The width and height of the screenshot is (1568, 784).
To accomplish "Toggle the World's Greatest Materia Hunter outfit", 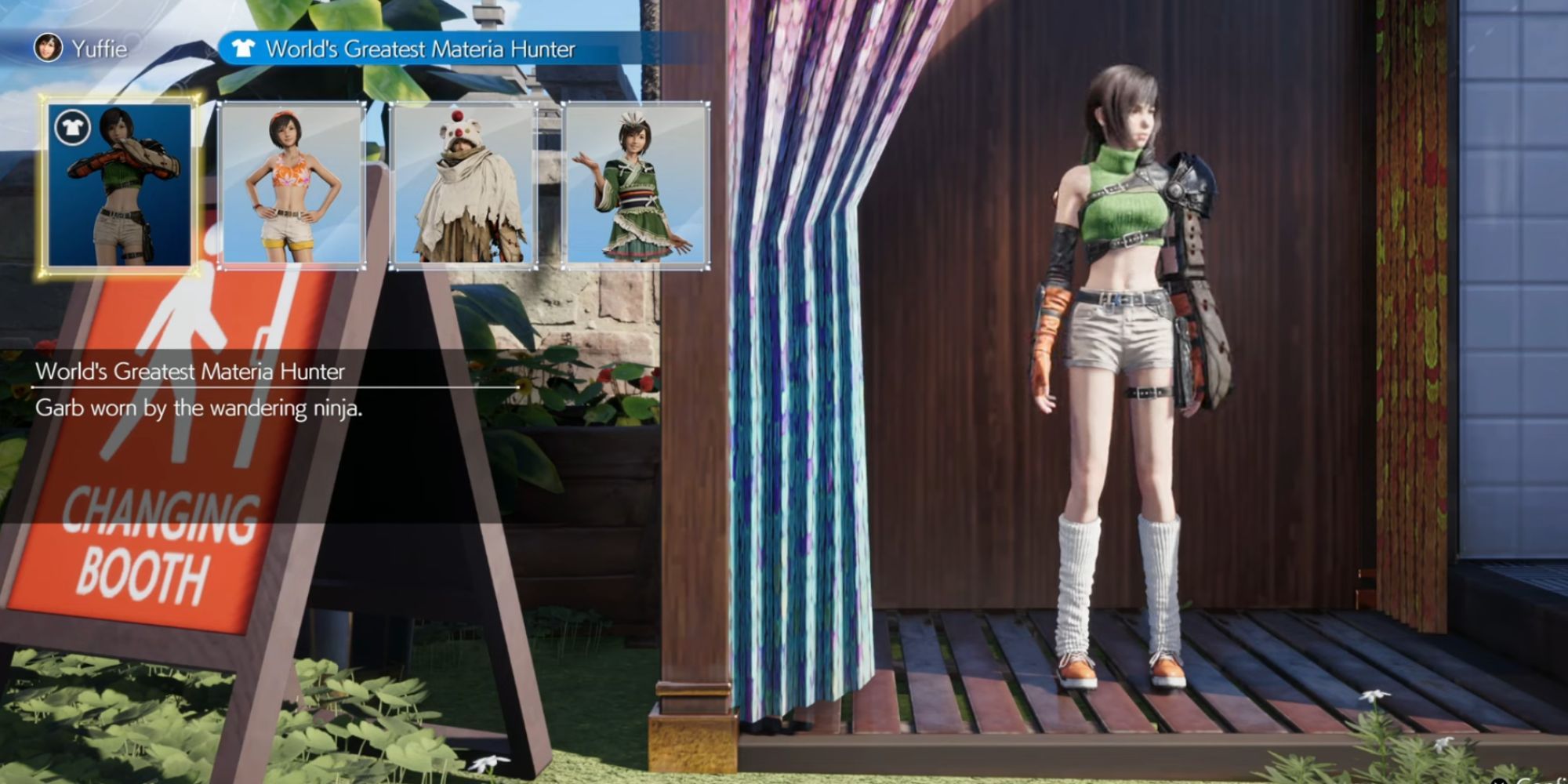I will coord(119,184).
